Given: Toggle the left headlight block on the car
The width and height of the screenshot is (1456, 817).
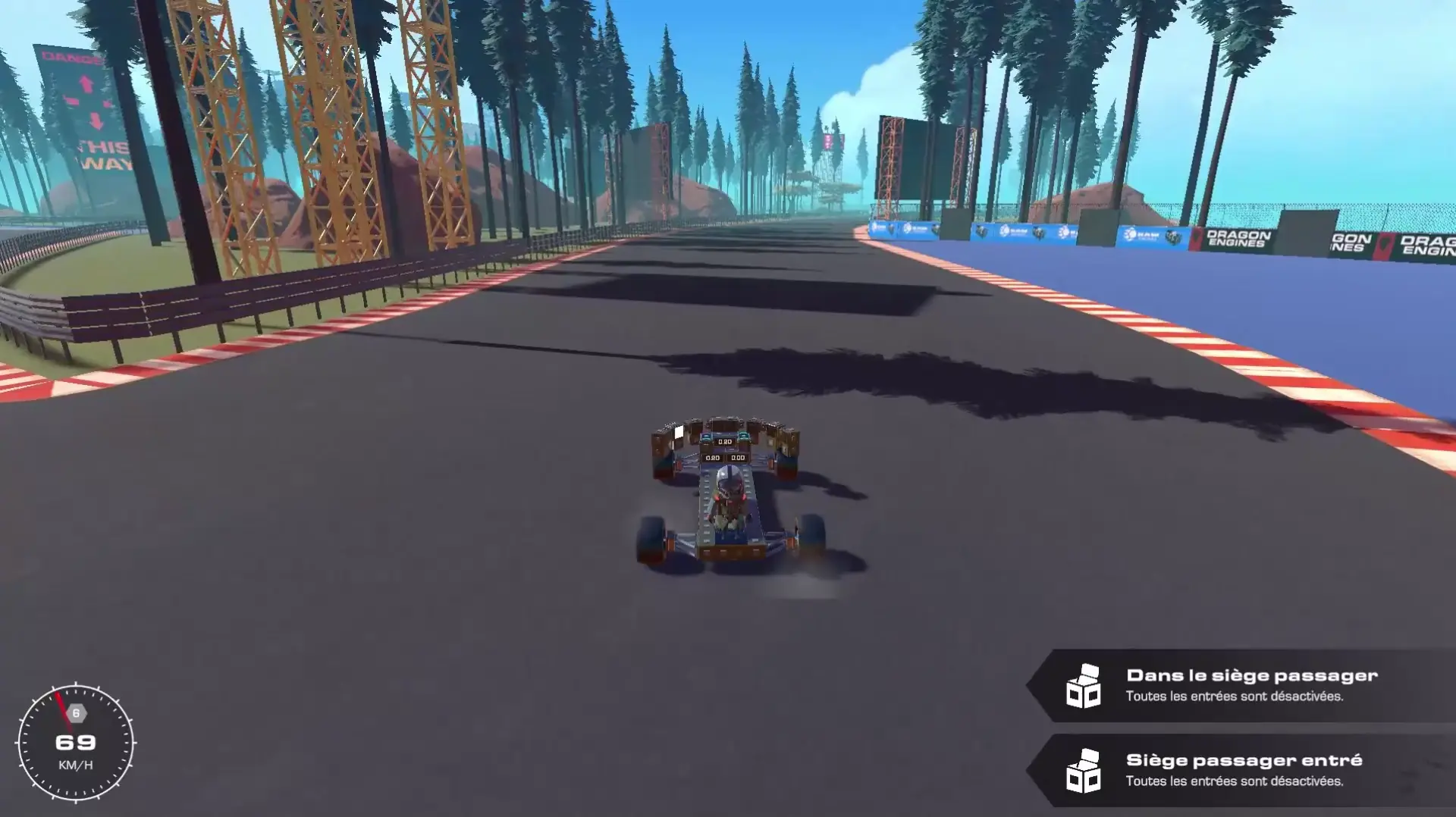Looking at the screenshot, I should click(706, 436).
